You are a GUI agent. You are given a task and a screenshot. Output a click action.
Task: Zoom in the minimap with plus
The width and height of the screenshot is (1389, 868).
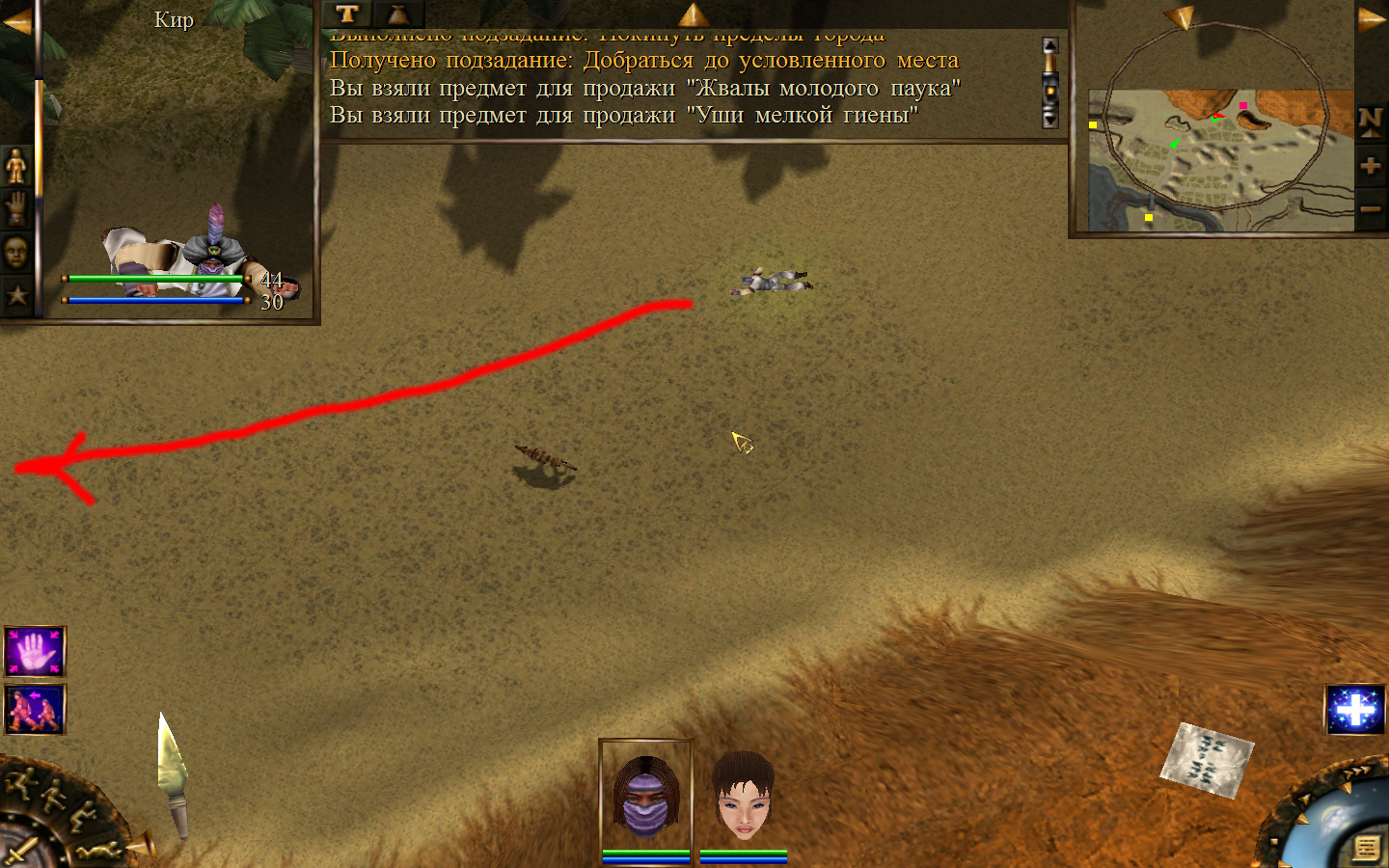pos(1371,166)
